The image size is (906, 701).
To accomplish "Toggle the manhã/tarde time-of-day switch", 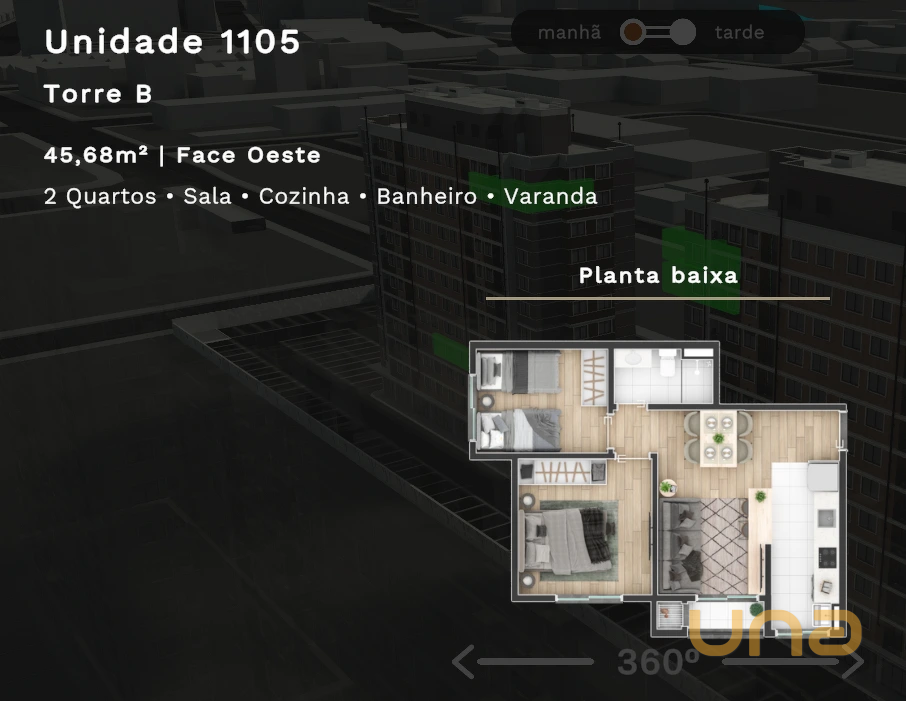I will pos(657,33).
